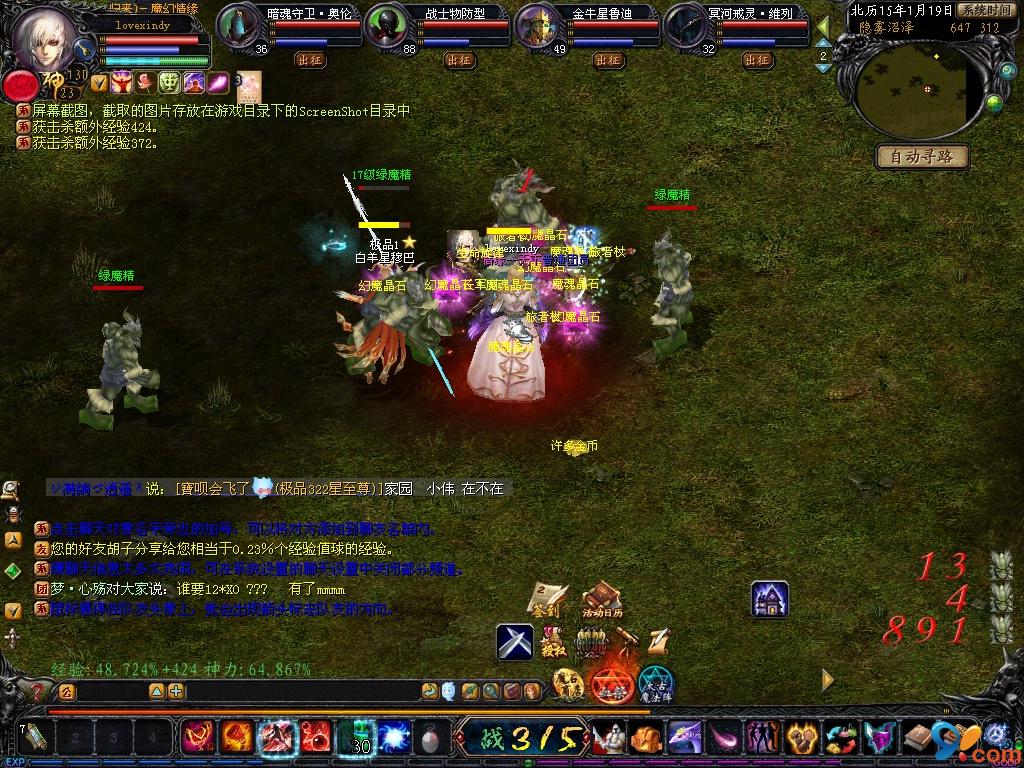Click the red pentagram 血祭 icon
Image resolution: width=1024 pixels, height=768 pixels.
611,685
